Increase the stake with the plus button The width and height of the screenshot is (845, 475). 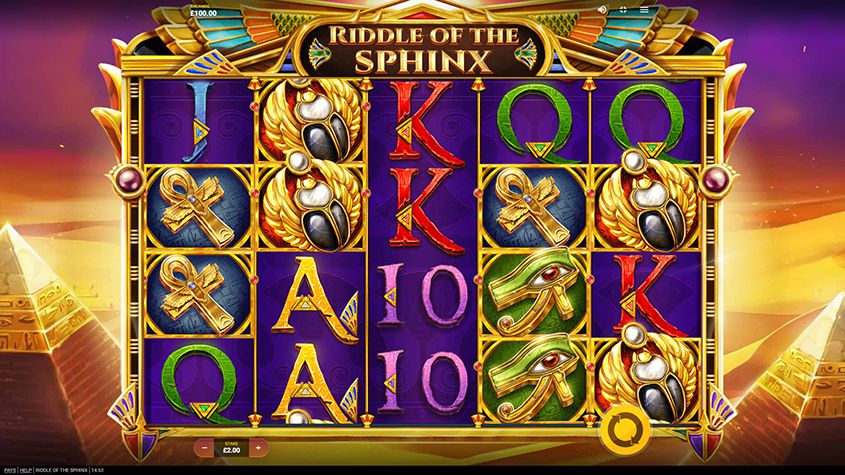(x=258, y=447)
